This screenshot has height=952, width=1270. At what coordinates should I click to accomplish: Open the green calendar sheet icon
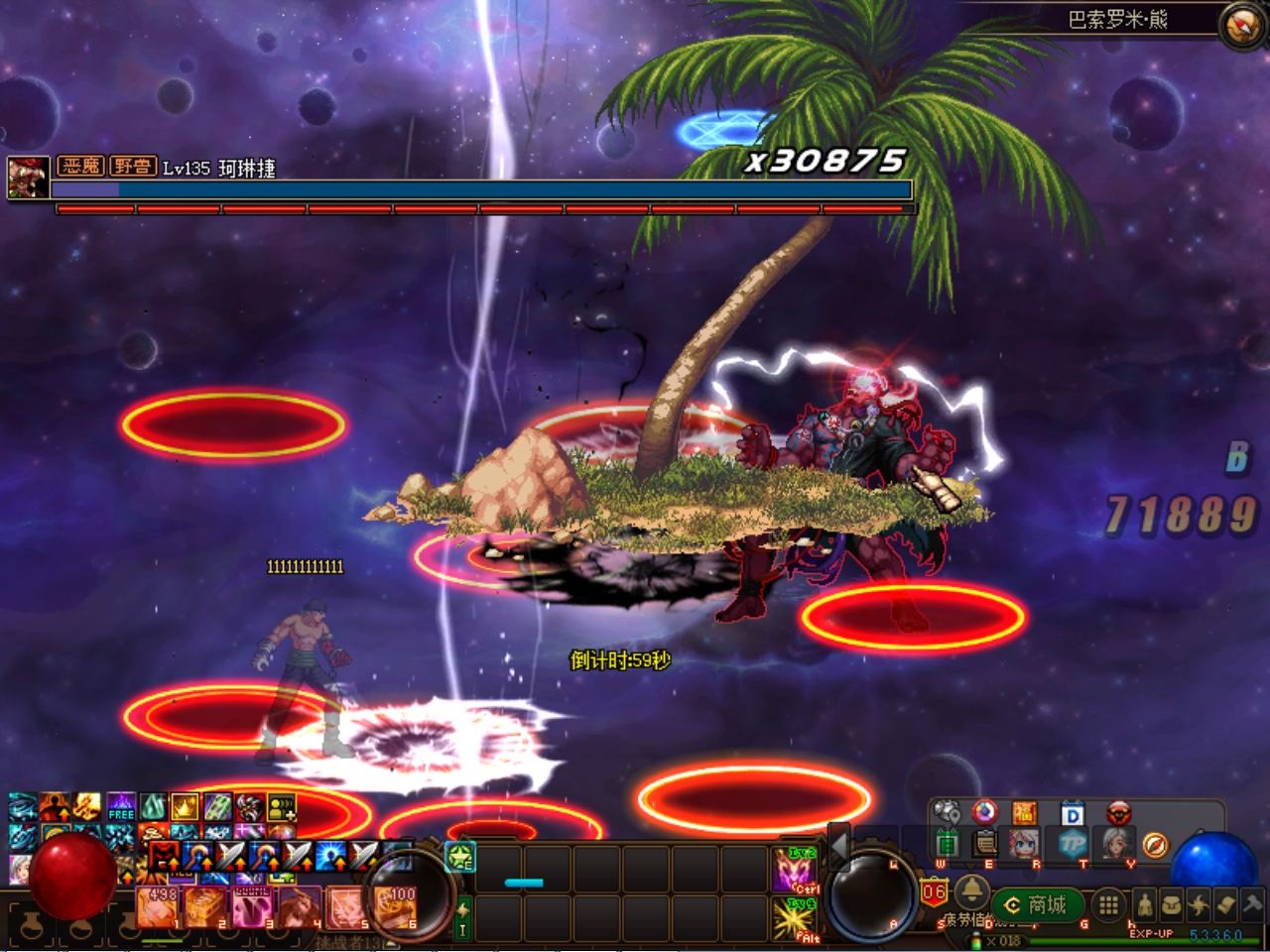[948, 845]
